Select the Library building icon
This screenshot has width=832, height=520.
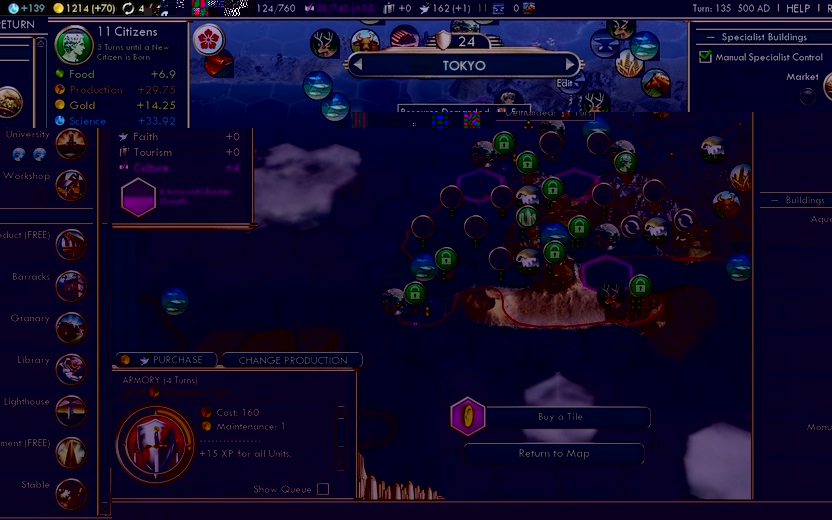point(70,370)
